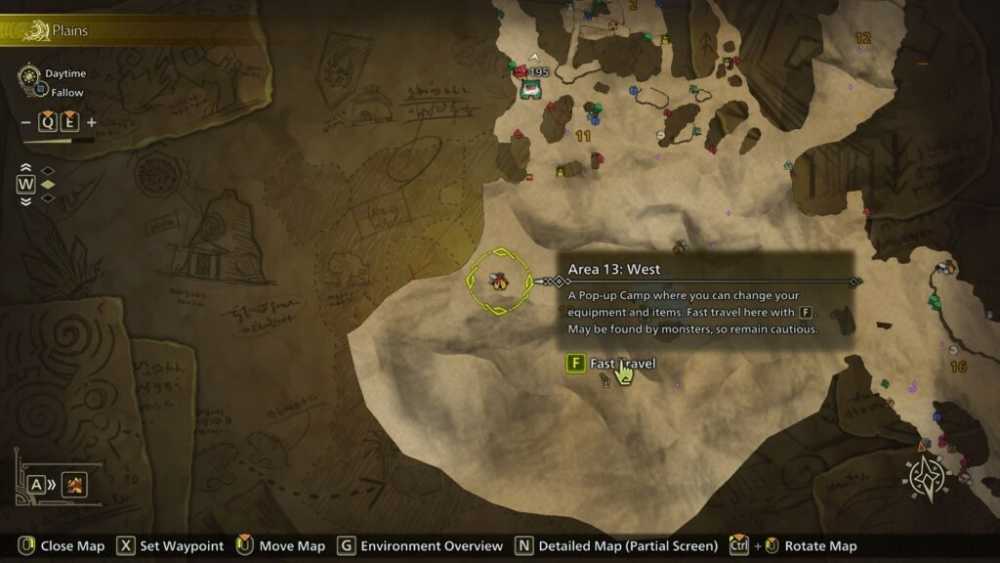Move down one map layer
This screenshot has height=563, width=1000.
pos(26,199)
